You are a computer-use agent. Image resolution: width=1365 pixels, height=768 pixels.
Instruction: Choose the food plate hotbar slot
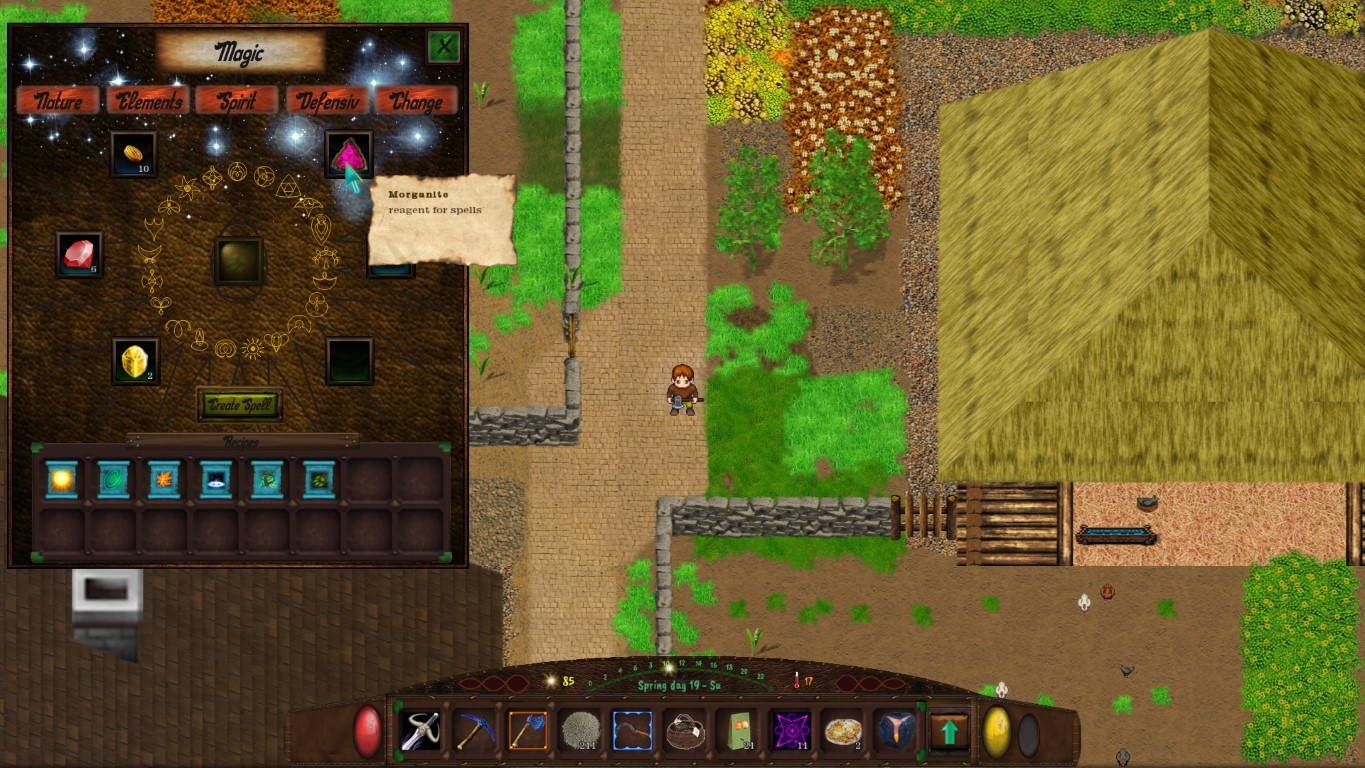coord(842,731)
